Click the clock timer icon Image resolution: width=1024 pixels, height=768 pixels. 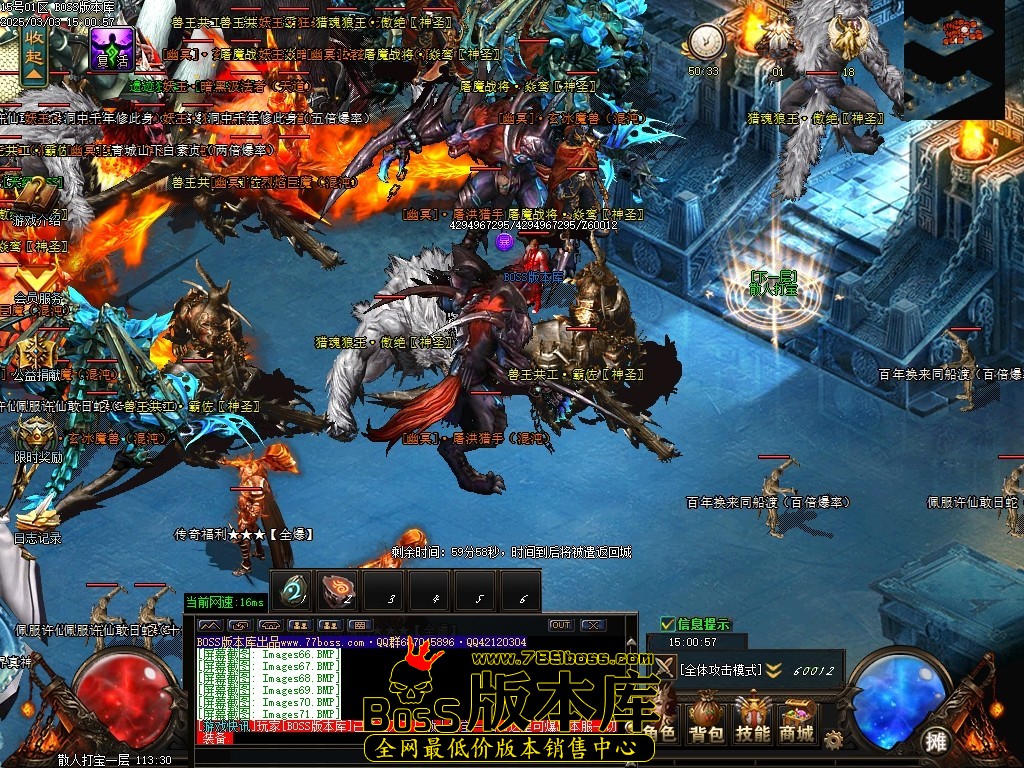[705, 42]
